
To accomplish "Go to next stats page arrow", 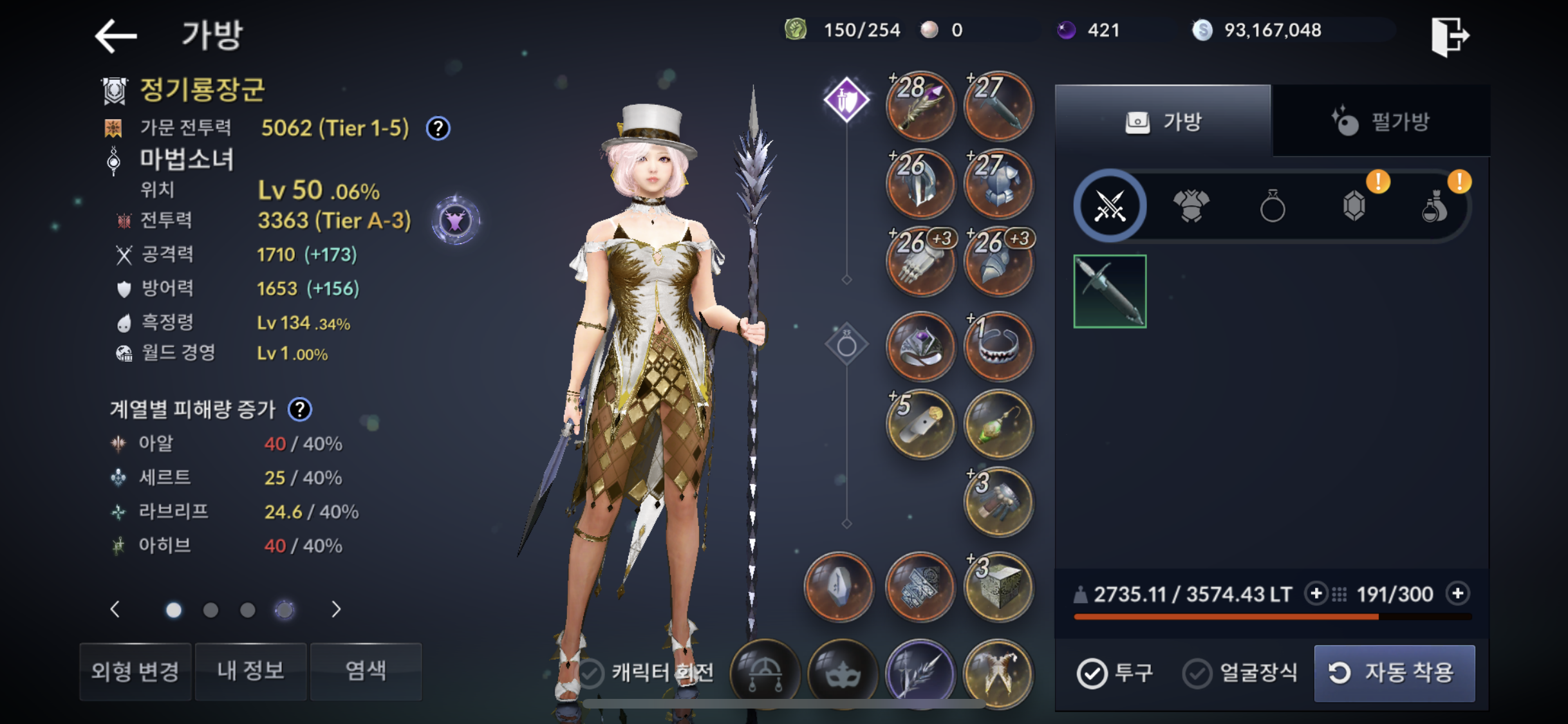I will point(335,609).
